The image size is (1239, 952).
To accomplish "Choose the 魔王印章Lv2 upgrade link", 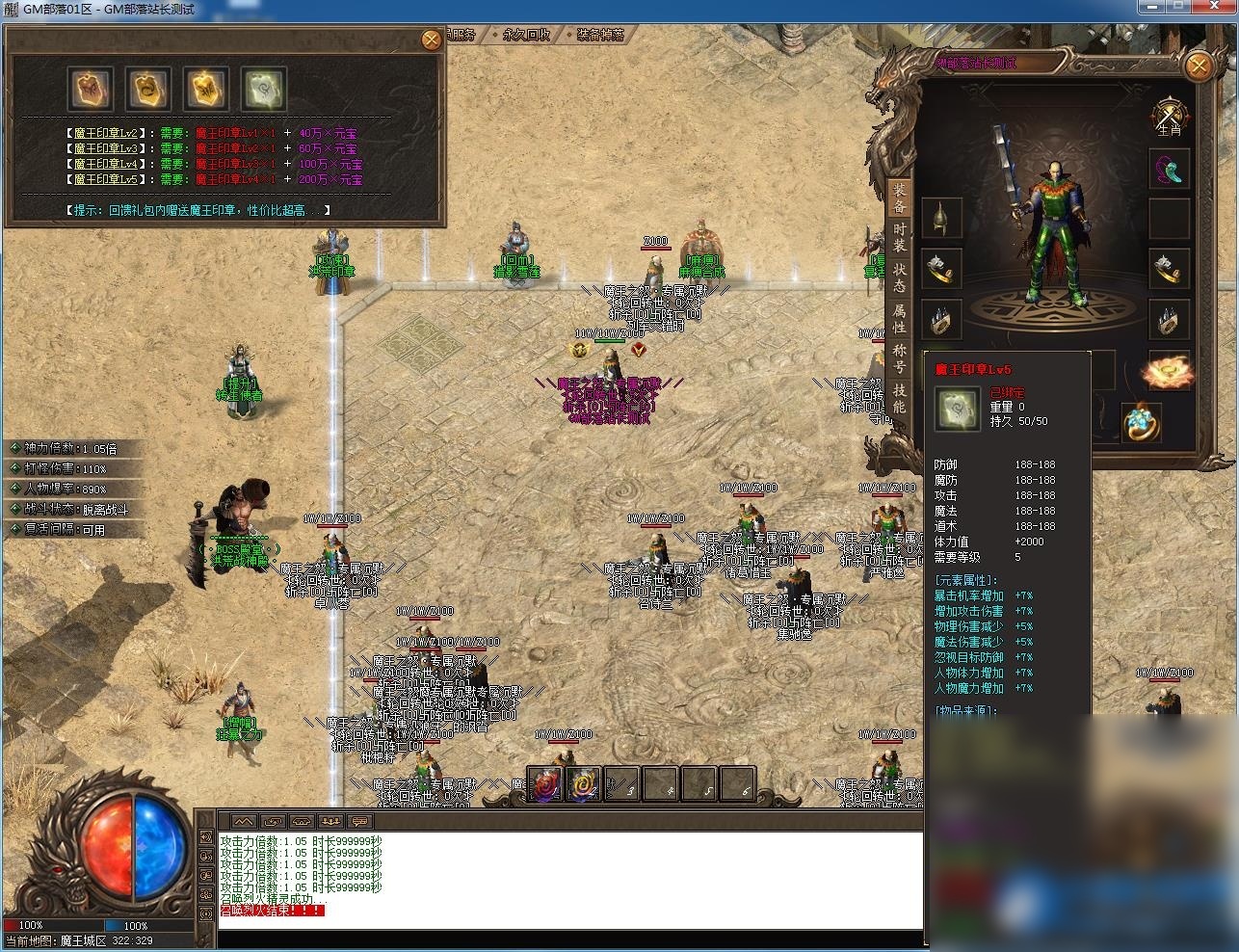I will coord(104,133).
